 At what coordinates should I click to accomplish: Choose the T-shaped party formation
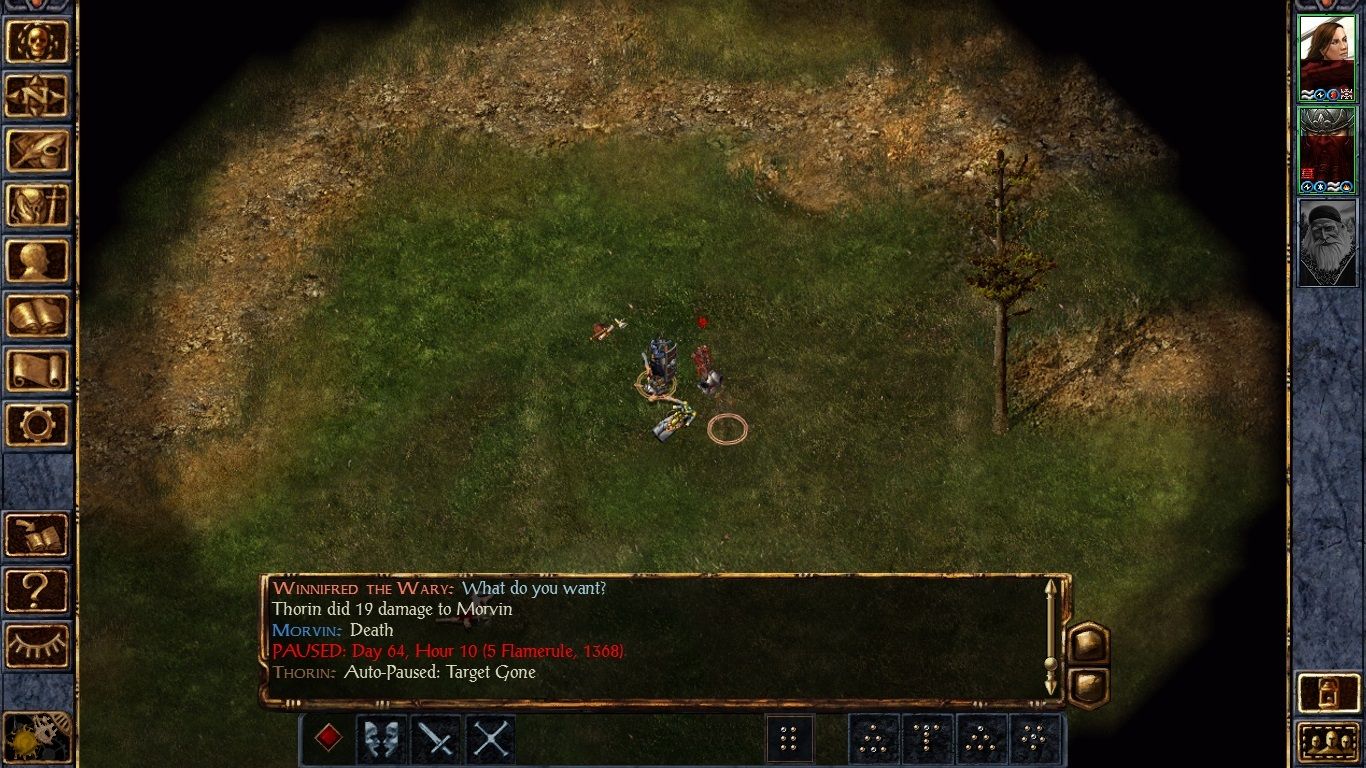tap(927, 739)
